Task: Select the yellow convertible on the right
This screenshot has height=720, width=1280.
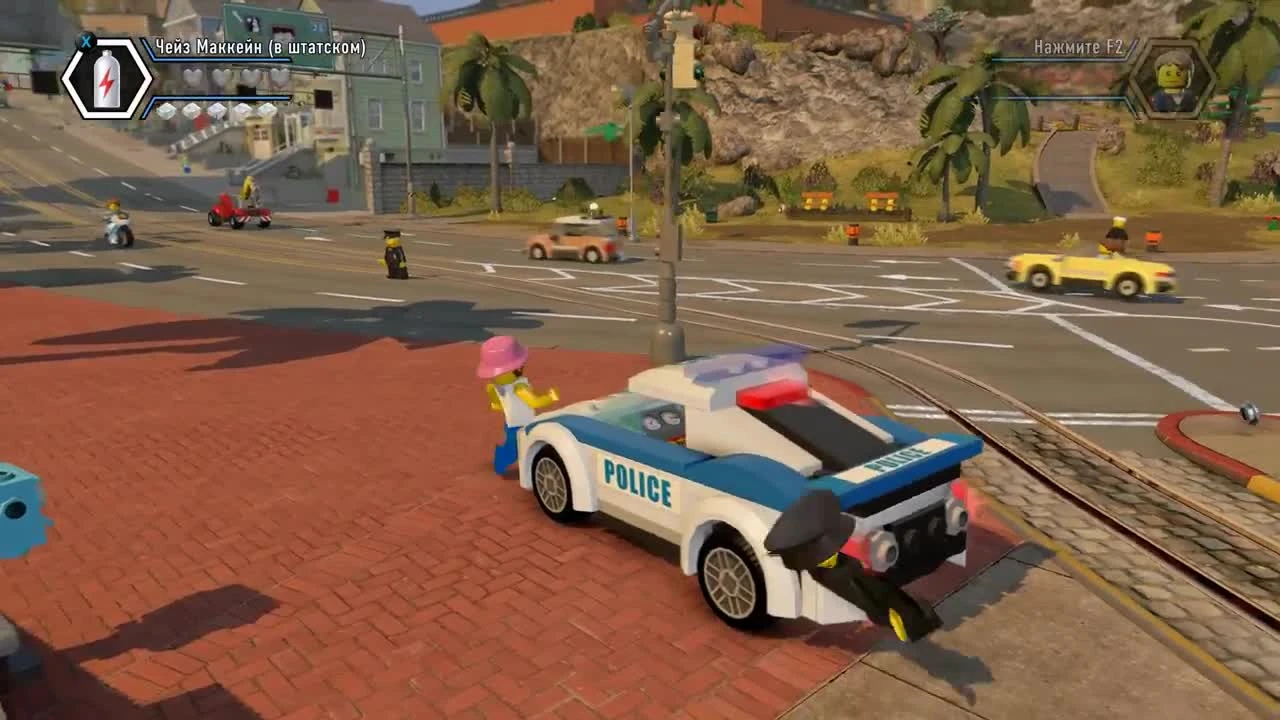Action: tap(1090, 270)
